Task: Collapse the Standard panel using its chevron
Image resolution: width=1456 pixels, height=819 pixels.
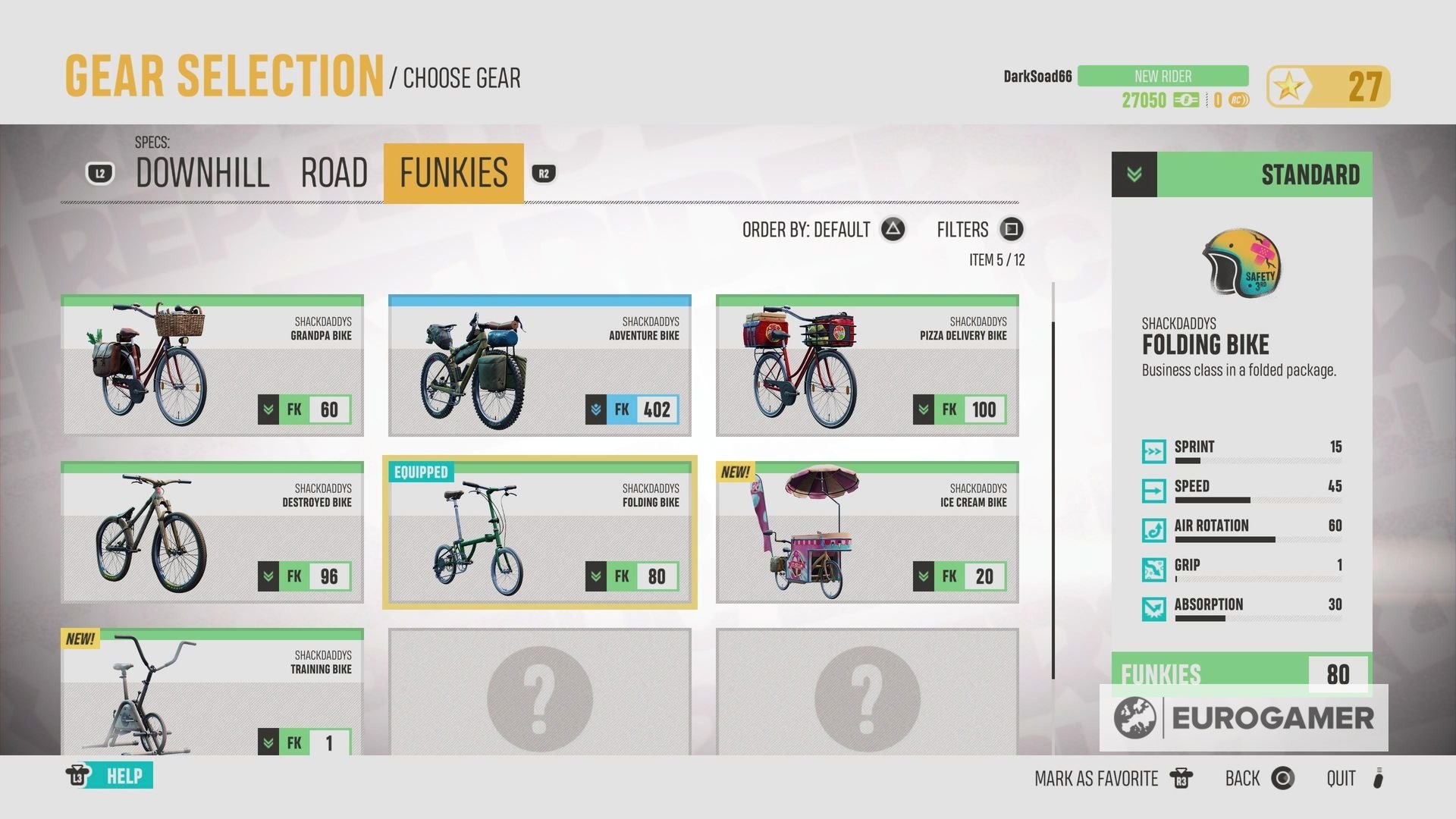Action: pos(1134,174)
